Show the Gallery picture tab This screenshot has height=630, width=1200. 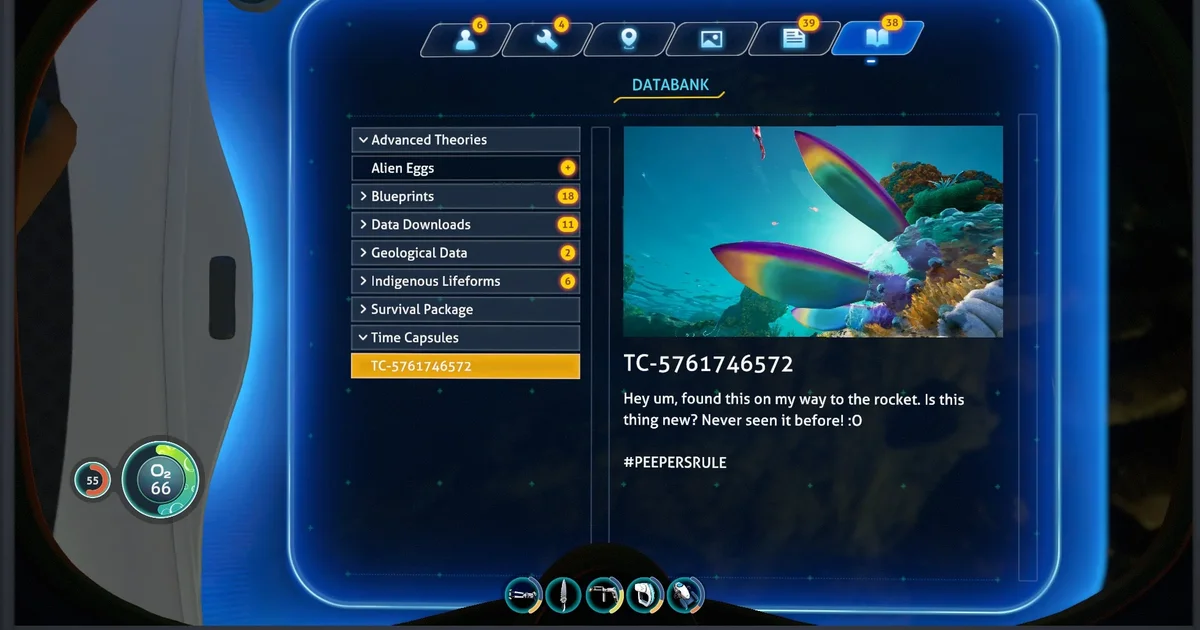pyautogui.click(x=711, y=40)
